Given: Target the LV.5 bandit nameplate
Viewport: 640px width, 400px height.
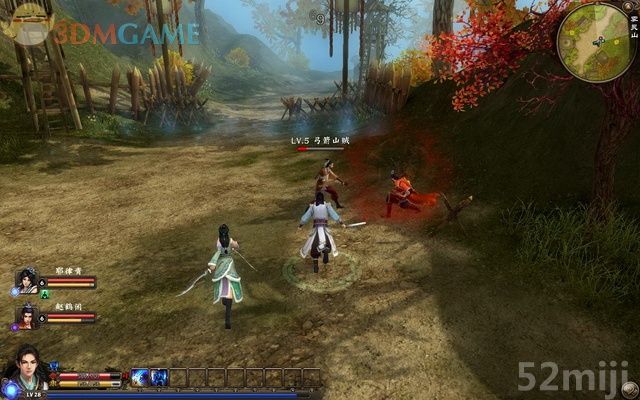Looking at the screenshot, I should [x=320, y=142].
